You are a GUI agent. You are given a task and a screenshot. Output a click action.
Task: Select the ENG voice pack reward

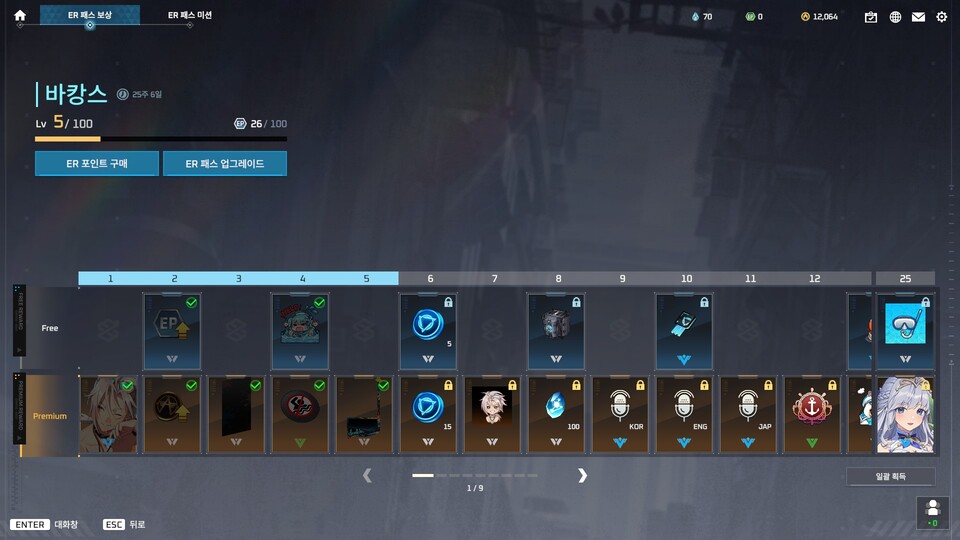click(685, 414)
